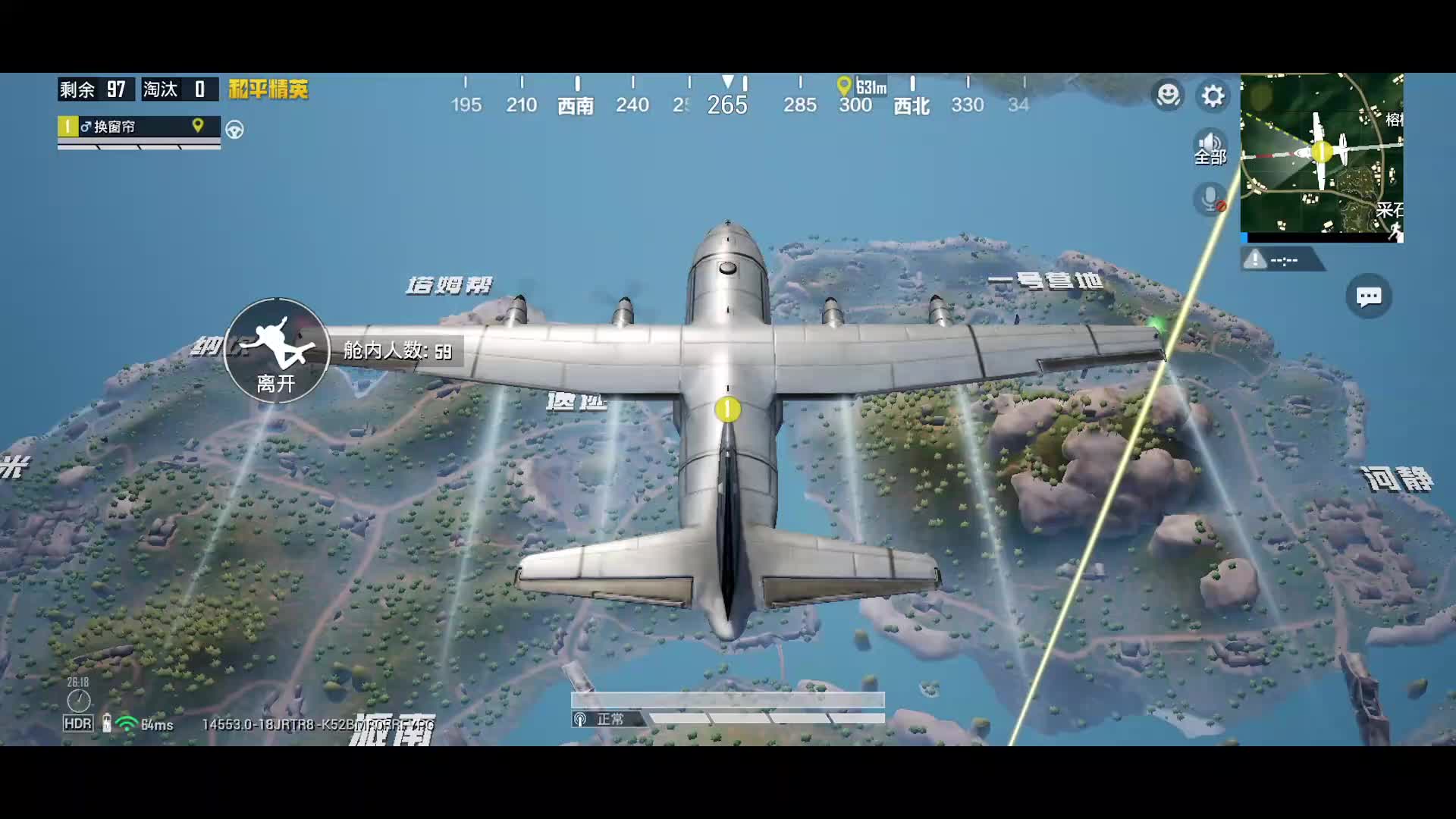Open the settings gear icon

1213,96
